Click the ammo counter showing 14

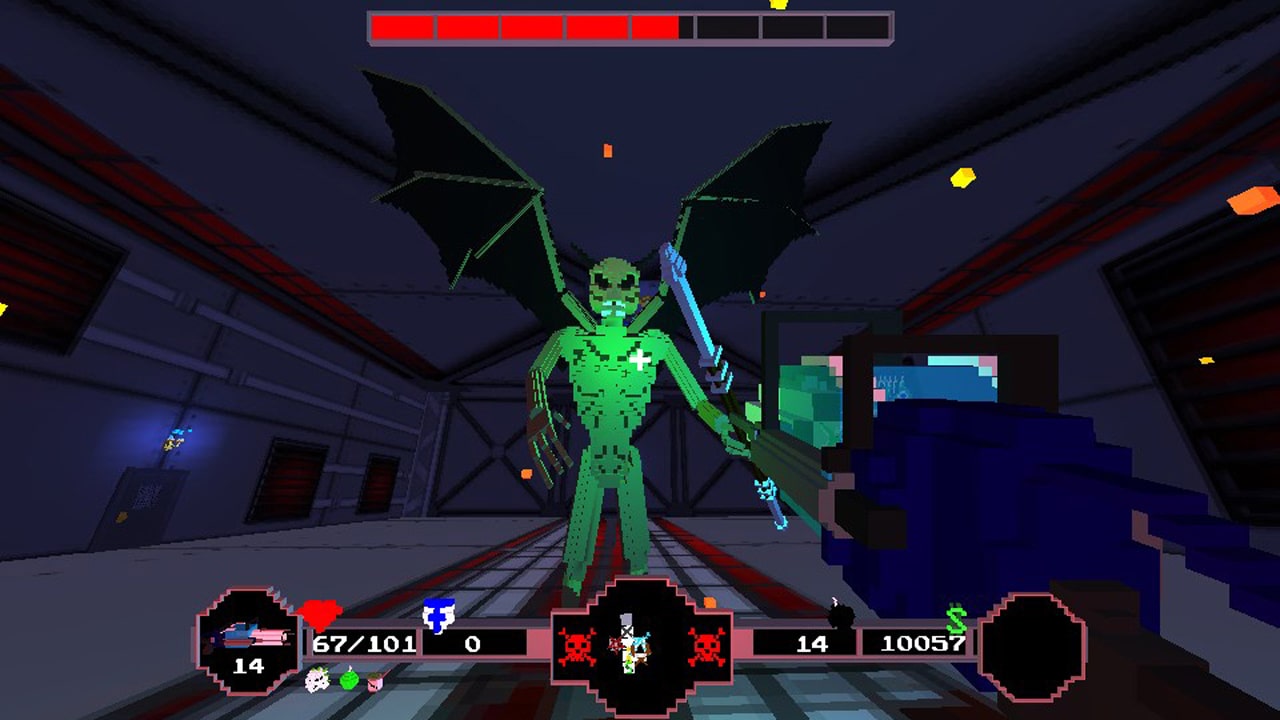[x=812, y=644]
